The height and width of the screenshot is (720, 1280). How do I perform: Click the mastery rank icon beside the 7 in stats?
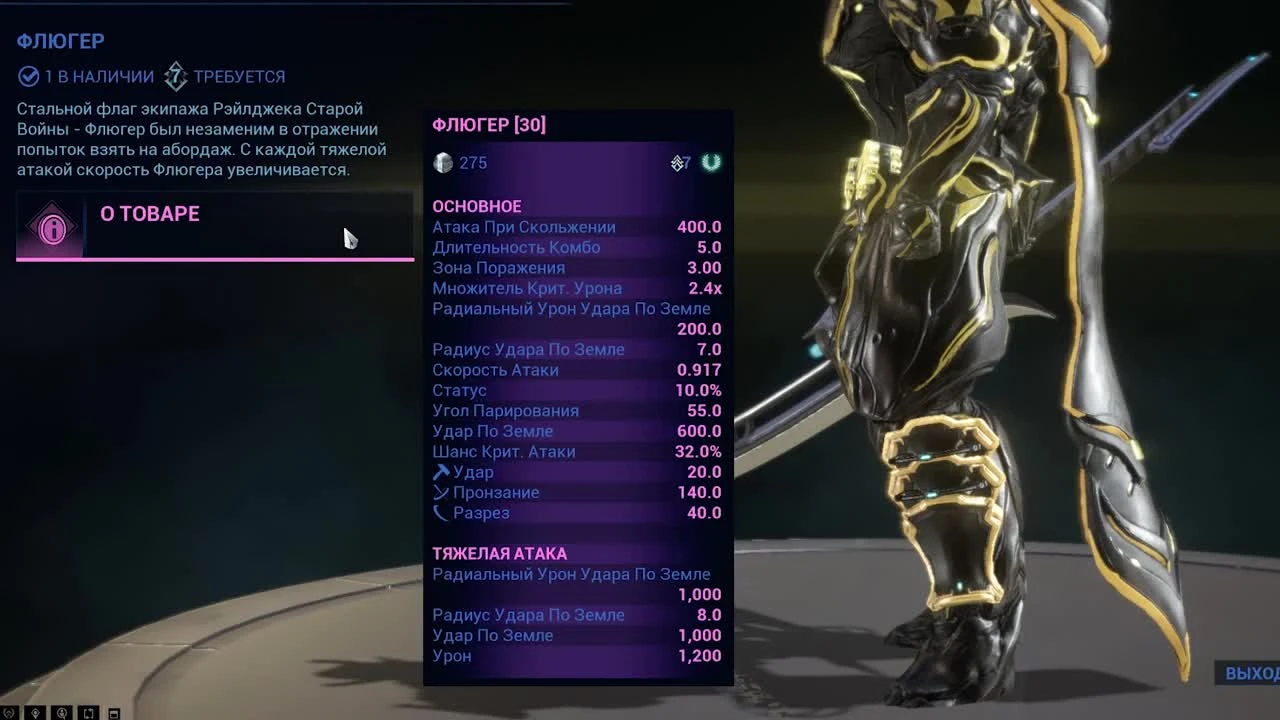tap(678, 162)
